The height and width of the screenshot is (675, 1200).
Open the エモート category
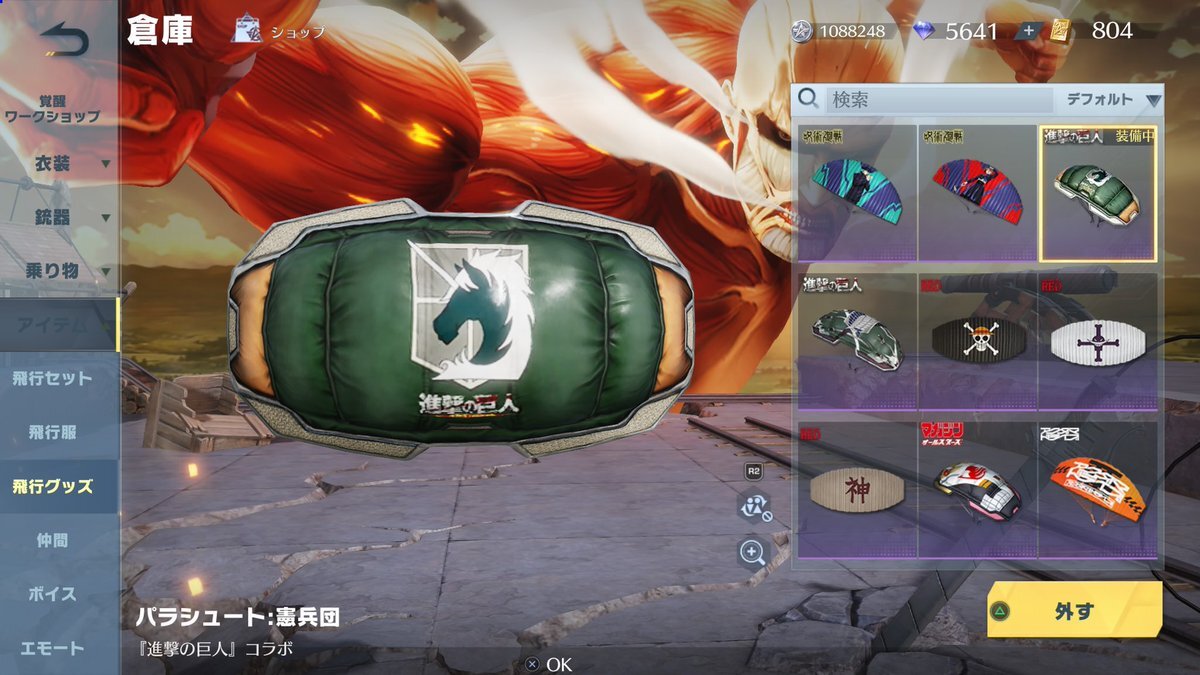click(x=53, y=648)
